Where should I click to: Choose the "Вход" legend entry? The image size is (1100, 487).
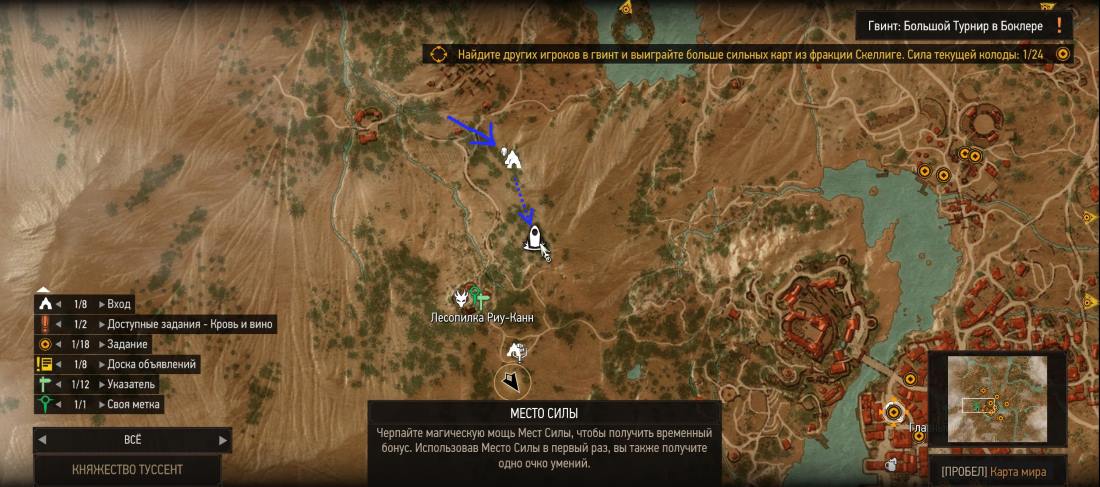pyautogui.click(x=119, y=304)
